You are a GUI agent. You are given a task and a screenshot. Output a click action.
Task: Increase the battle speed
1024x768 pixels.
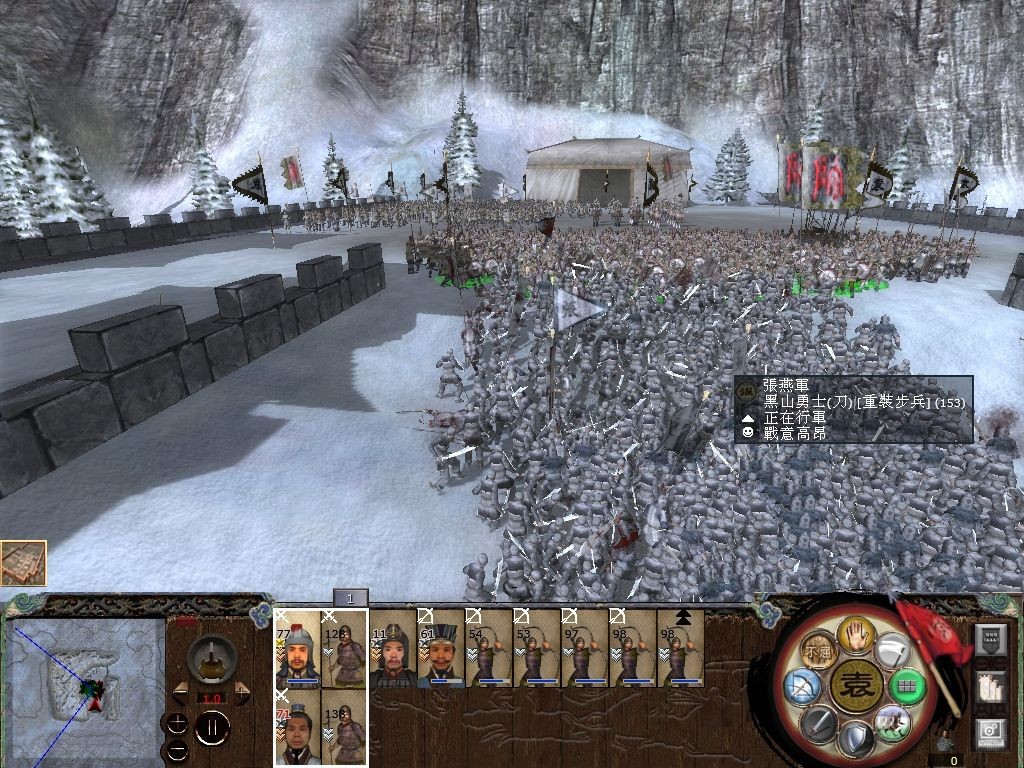(242, 693)
